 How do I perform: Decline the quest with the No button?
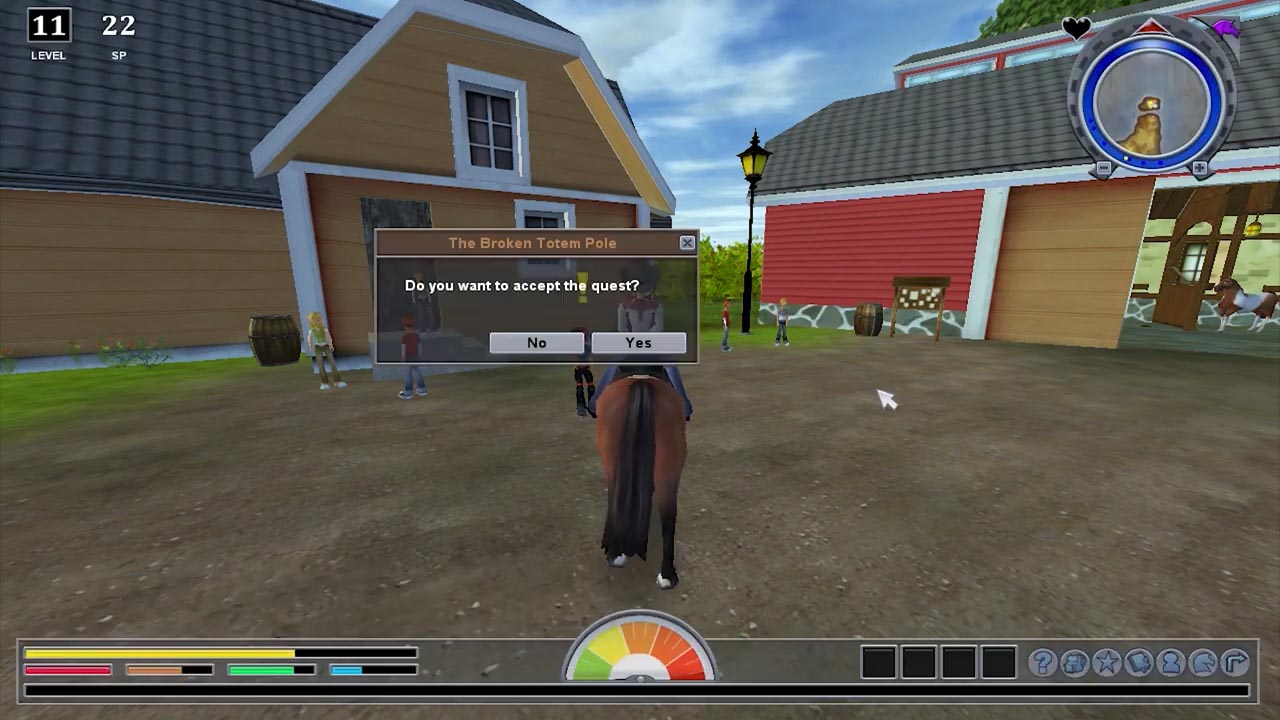536,343
